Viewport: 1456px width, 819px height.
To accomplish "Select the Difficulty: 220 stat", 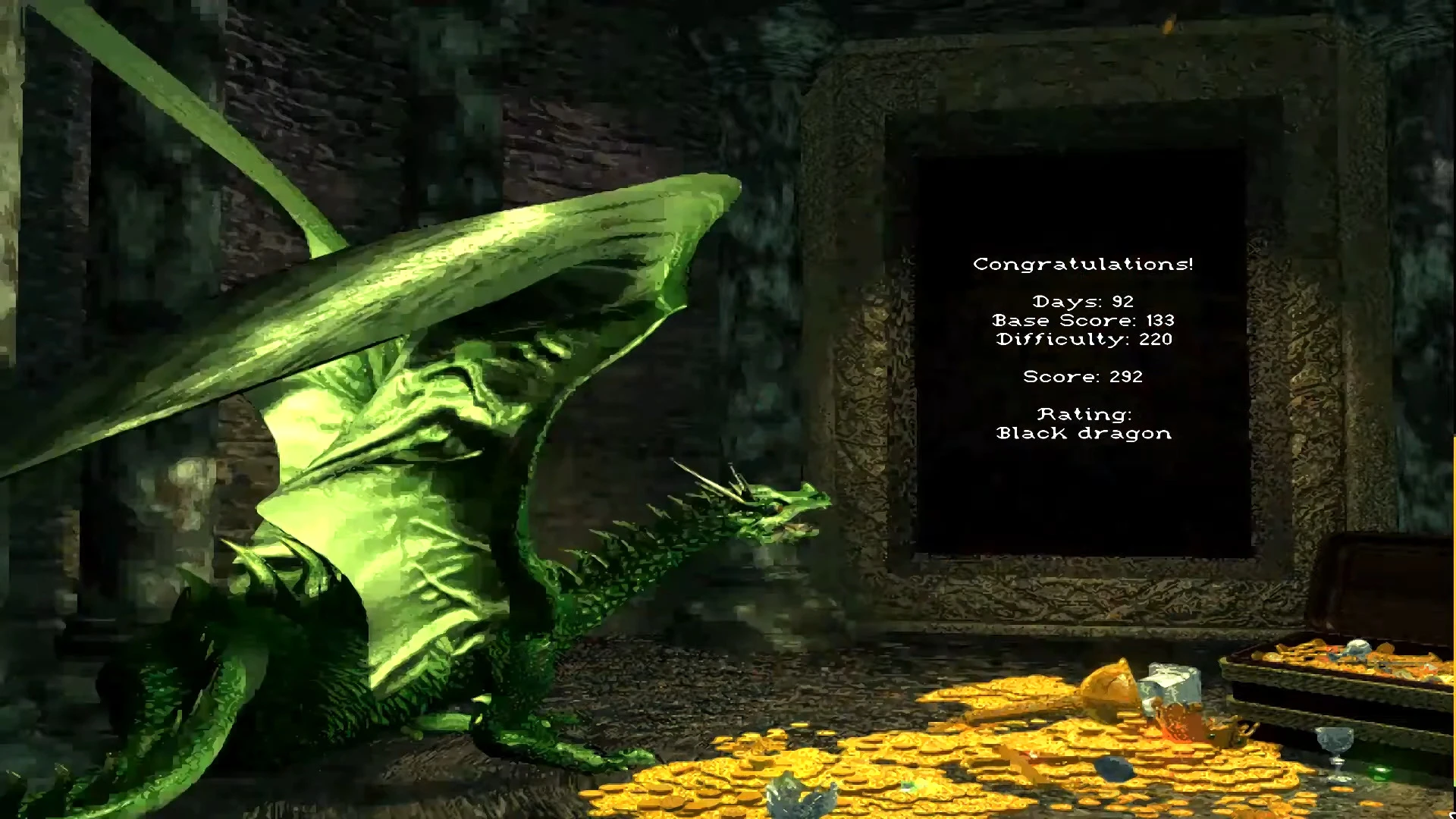I will pos(1084,339).
